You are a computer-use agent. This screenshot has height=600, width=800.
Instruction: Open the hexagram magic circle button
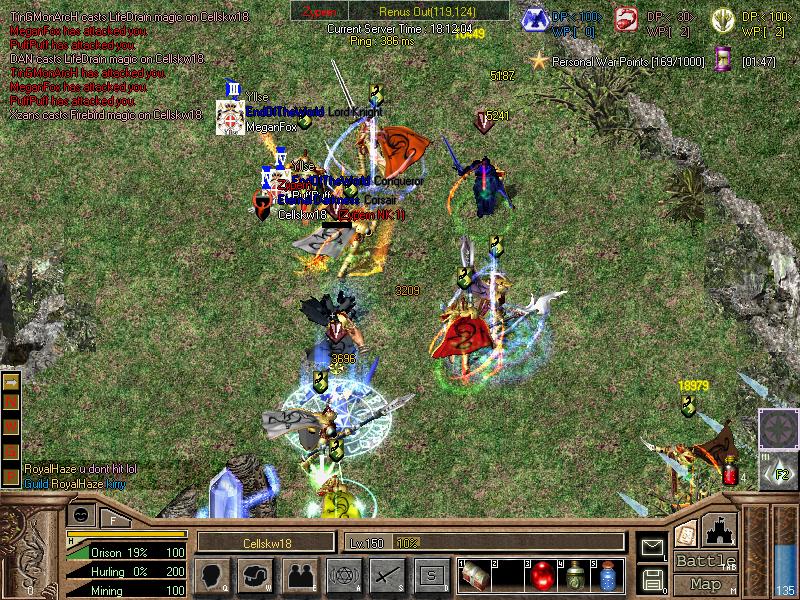point(342,574)
